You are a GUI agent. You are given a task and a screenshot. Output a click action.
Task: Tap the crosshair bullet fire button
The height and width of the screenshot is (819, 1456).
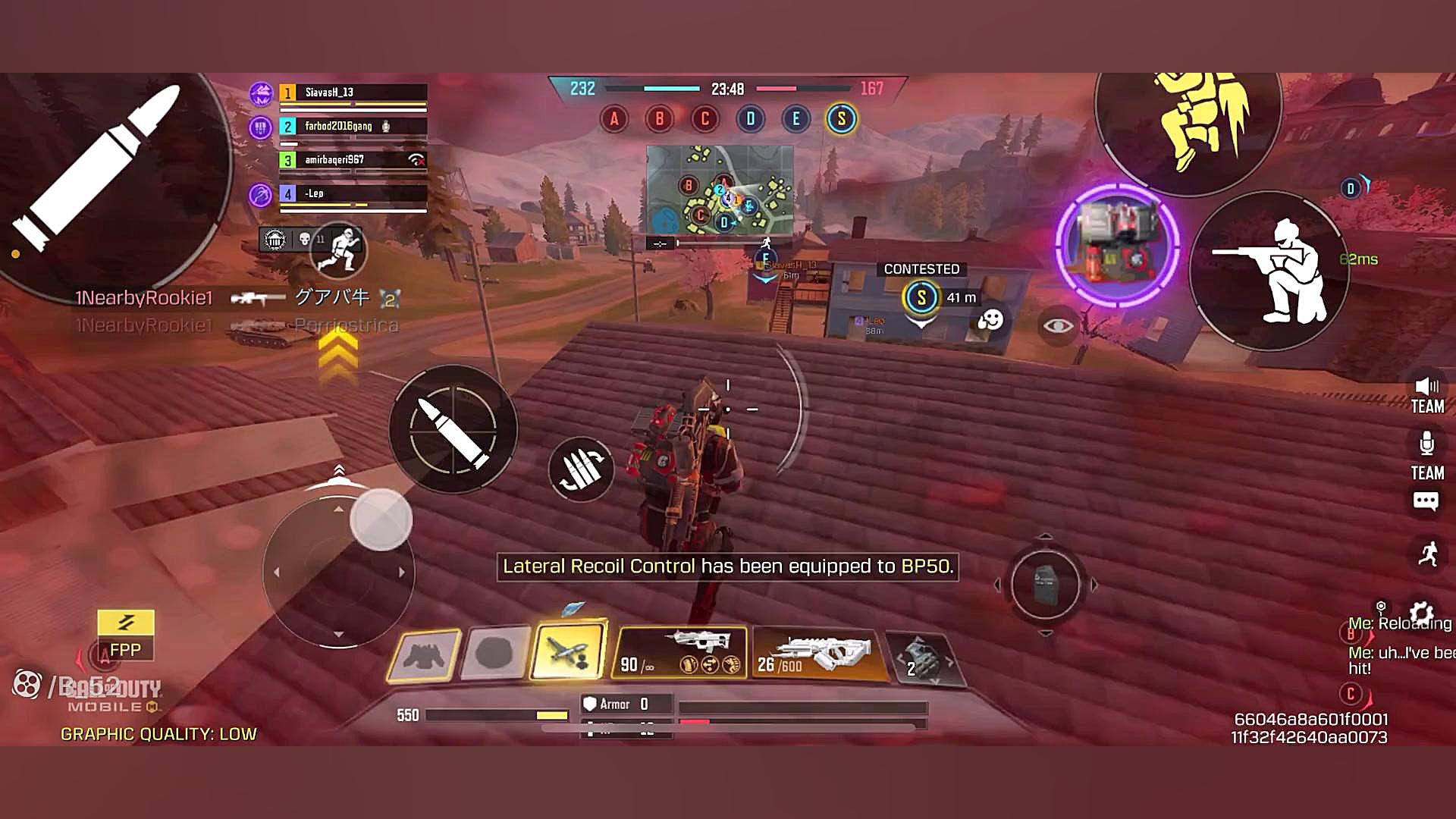click(x=453, y=429)
